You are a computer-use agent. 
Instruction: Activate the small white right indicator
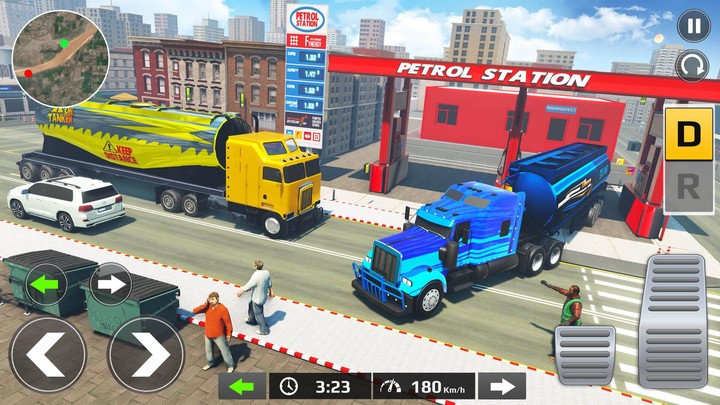(x=110, y=284)
